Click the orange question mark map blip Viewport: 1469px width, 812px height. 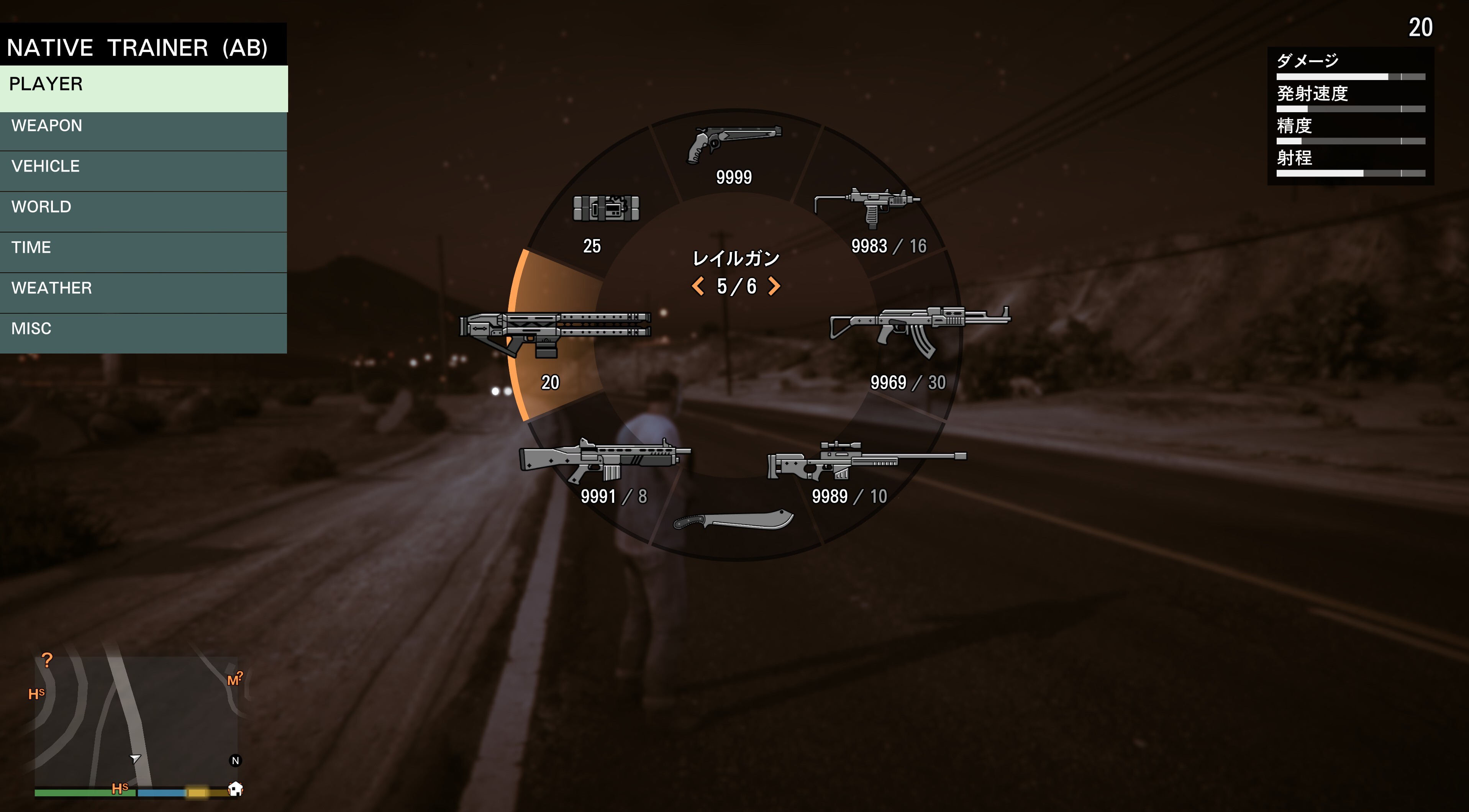pos(47,660)
